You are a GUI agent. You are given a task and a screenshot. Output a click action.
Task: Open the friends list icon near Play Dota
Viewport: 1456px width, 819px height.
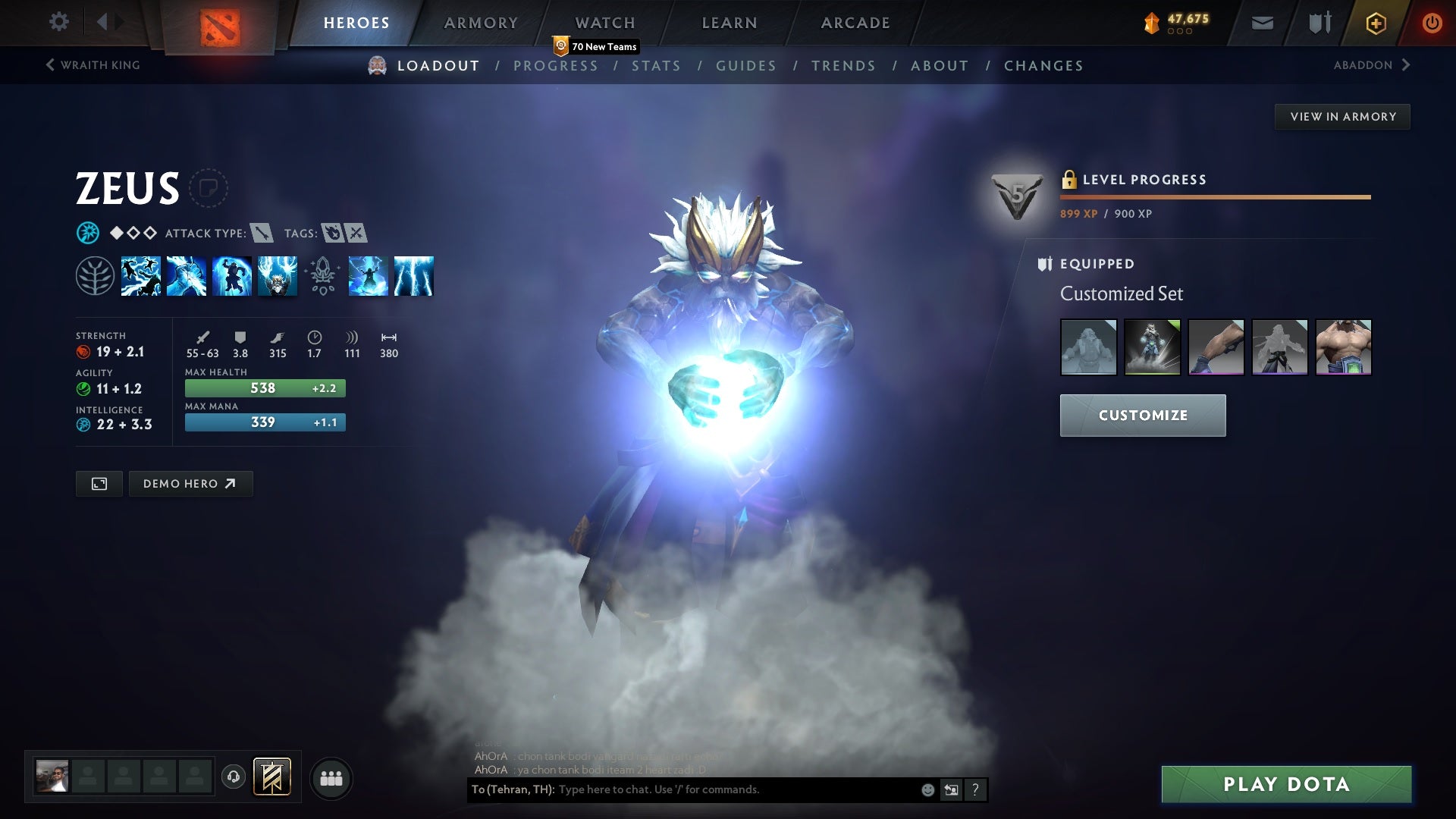pos(331,778)
